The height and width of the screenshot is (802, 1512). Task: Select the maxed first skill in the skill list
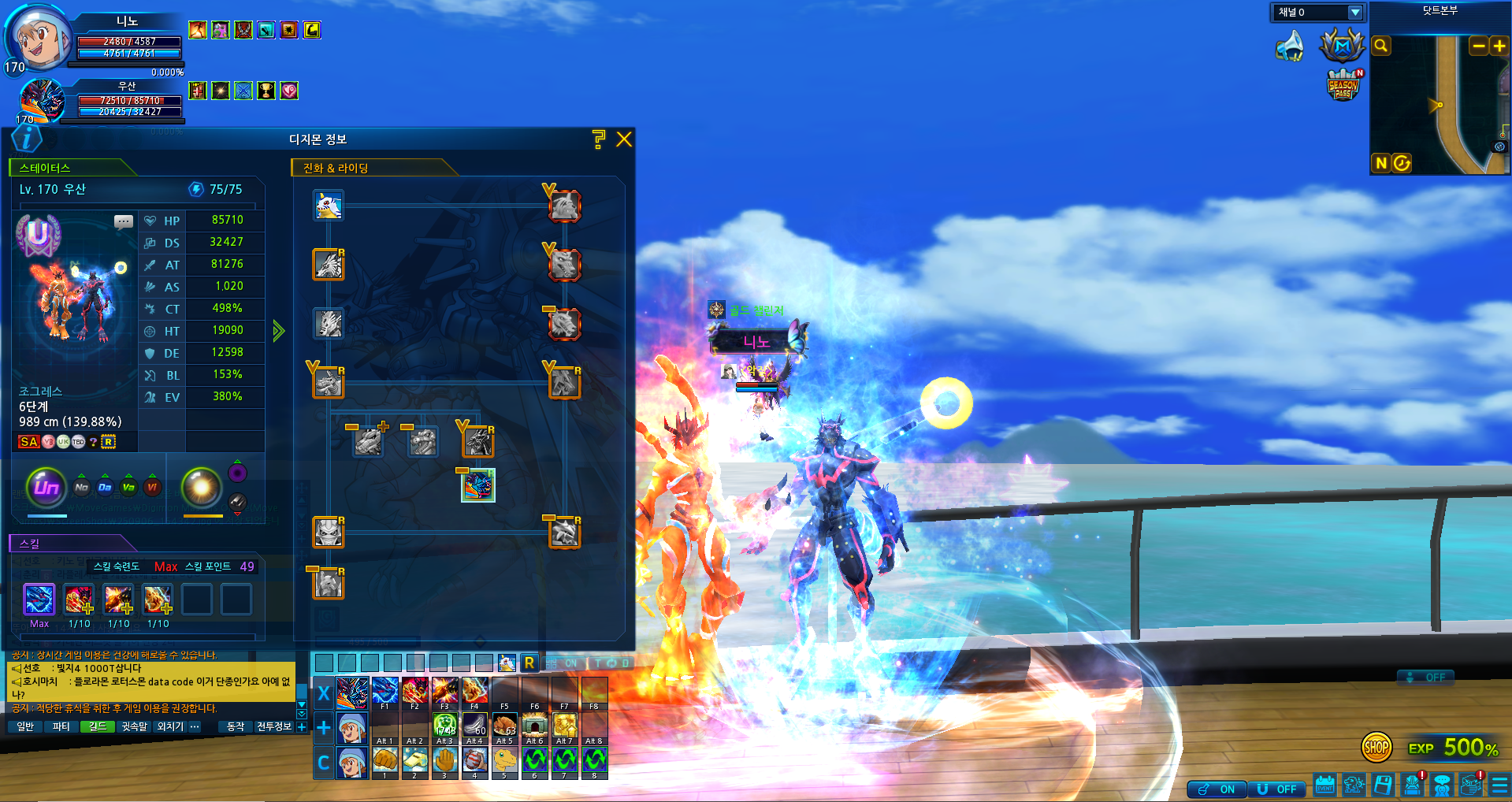click(x=39, y=600)
